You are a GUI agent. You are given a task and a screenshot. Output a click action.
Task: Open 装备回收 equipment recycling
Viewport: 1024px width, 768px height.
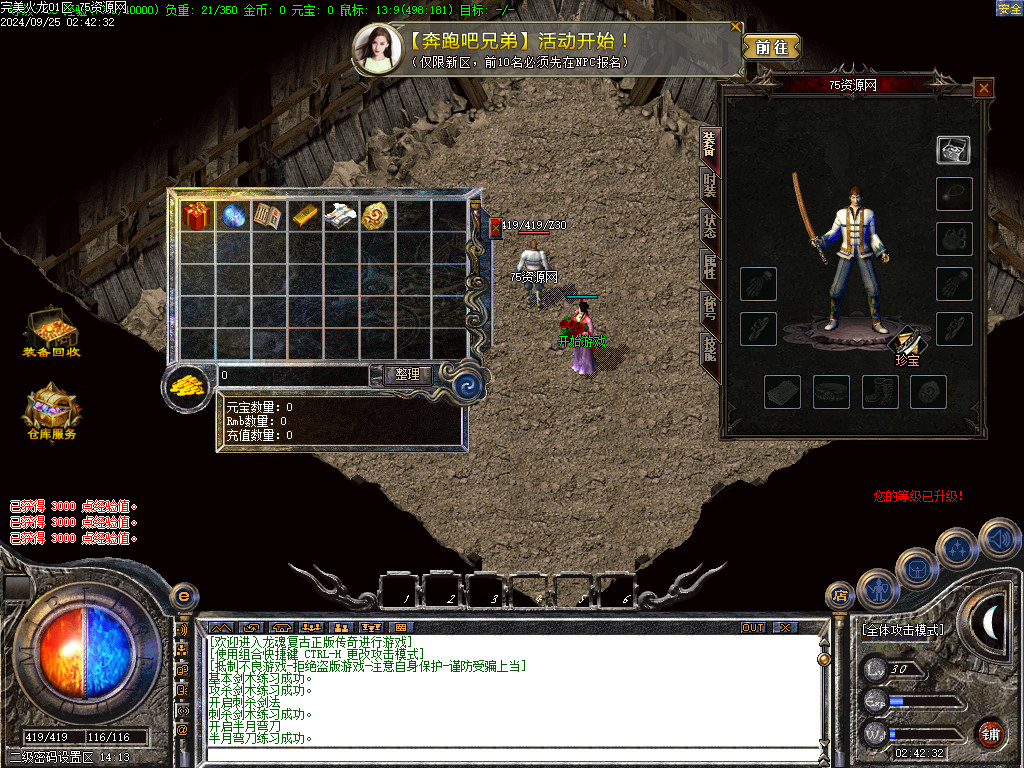click(x=51, y=332)
